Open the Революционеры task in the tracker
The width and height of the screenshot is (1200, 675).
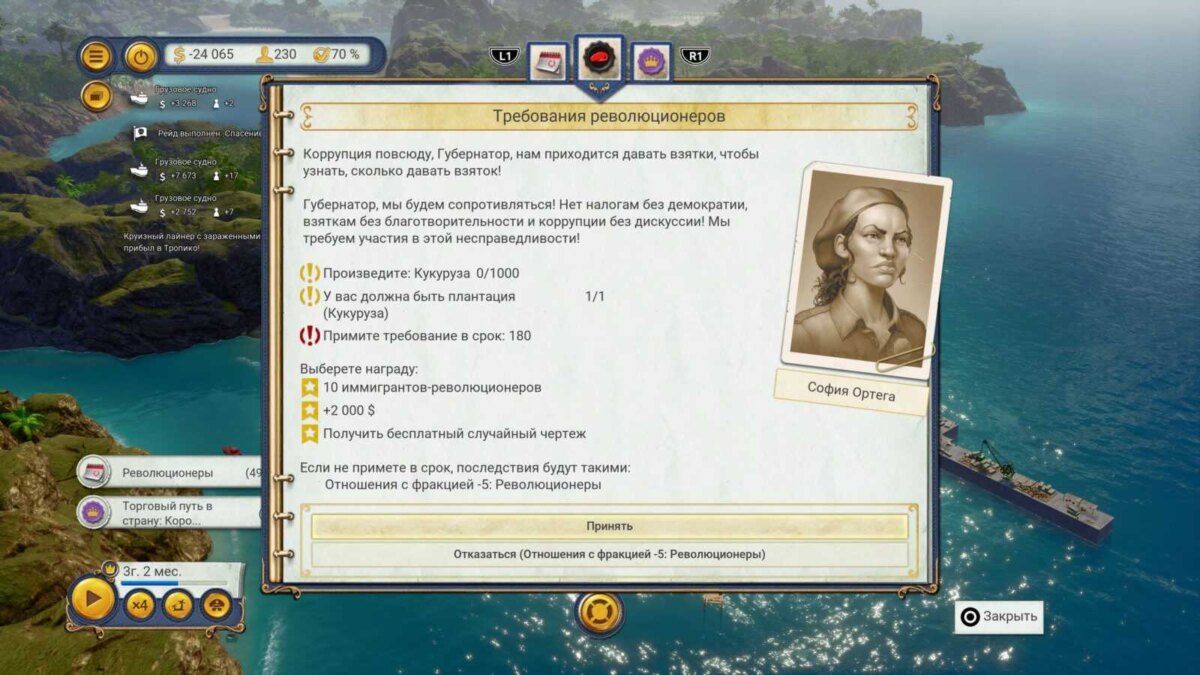point(170,473)
